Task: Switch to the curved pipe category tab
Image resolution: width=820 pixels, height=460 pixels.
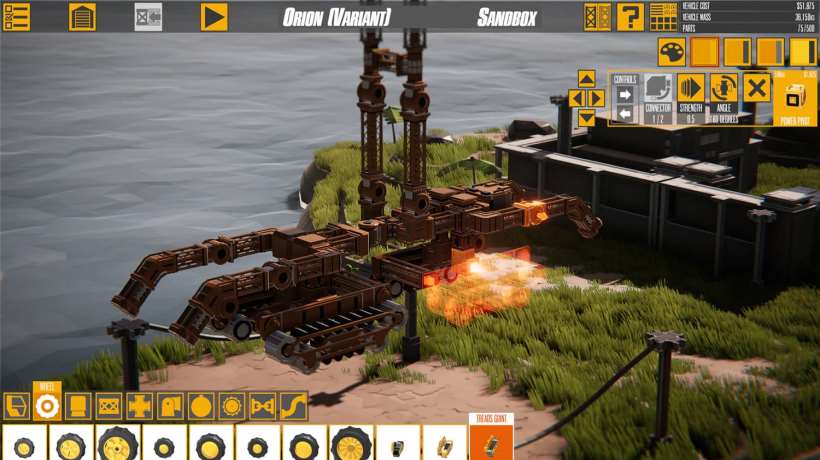Action: point(293,406)
